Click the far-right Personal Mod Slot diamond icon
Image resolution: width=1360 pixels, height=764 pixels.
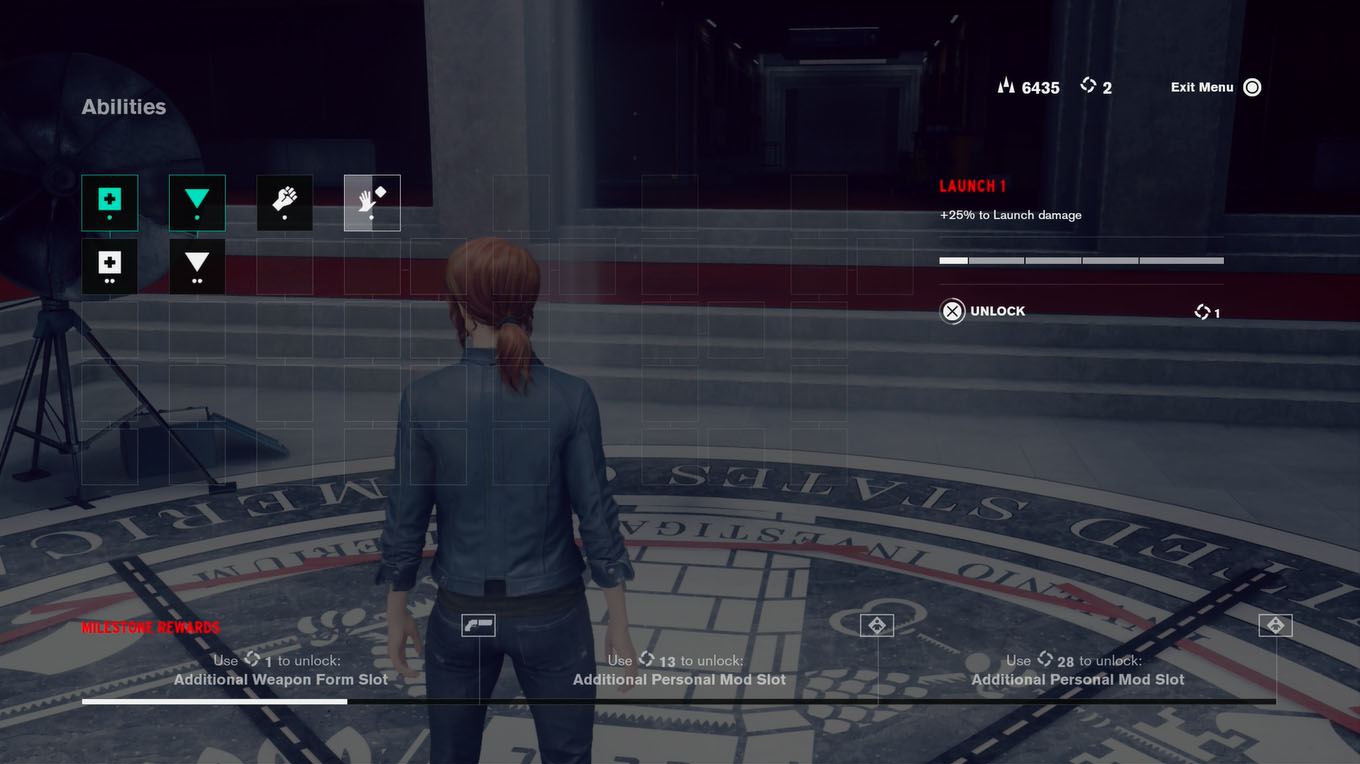click(x=1275, y=624)
